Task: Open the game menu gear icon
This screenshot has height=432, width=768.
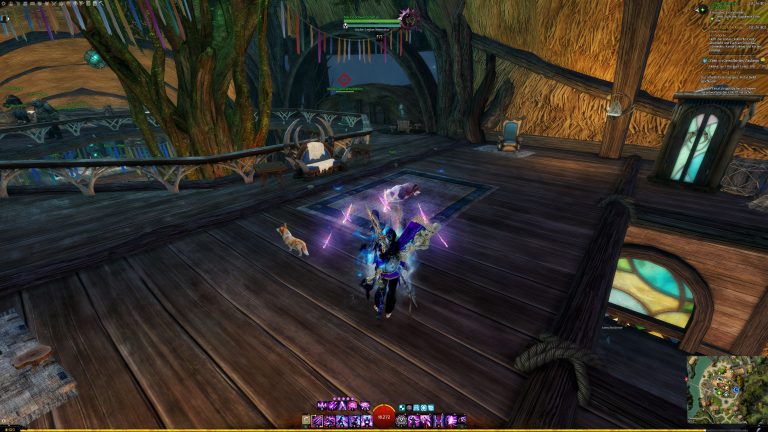Action: [x=4, y=3]
